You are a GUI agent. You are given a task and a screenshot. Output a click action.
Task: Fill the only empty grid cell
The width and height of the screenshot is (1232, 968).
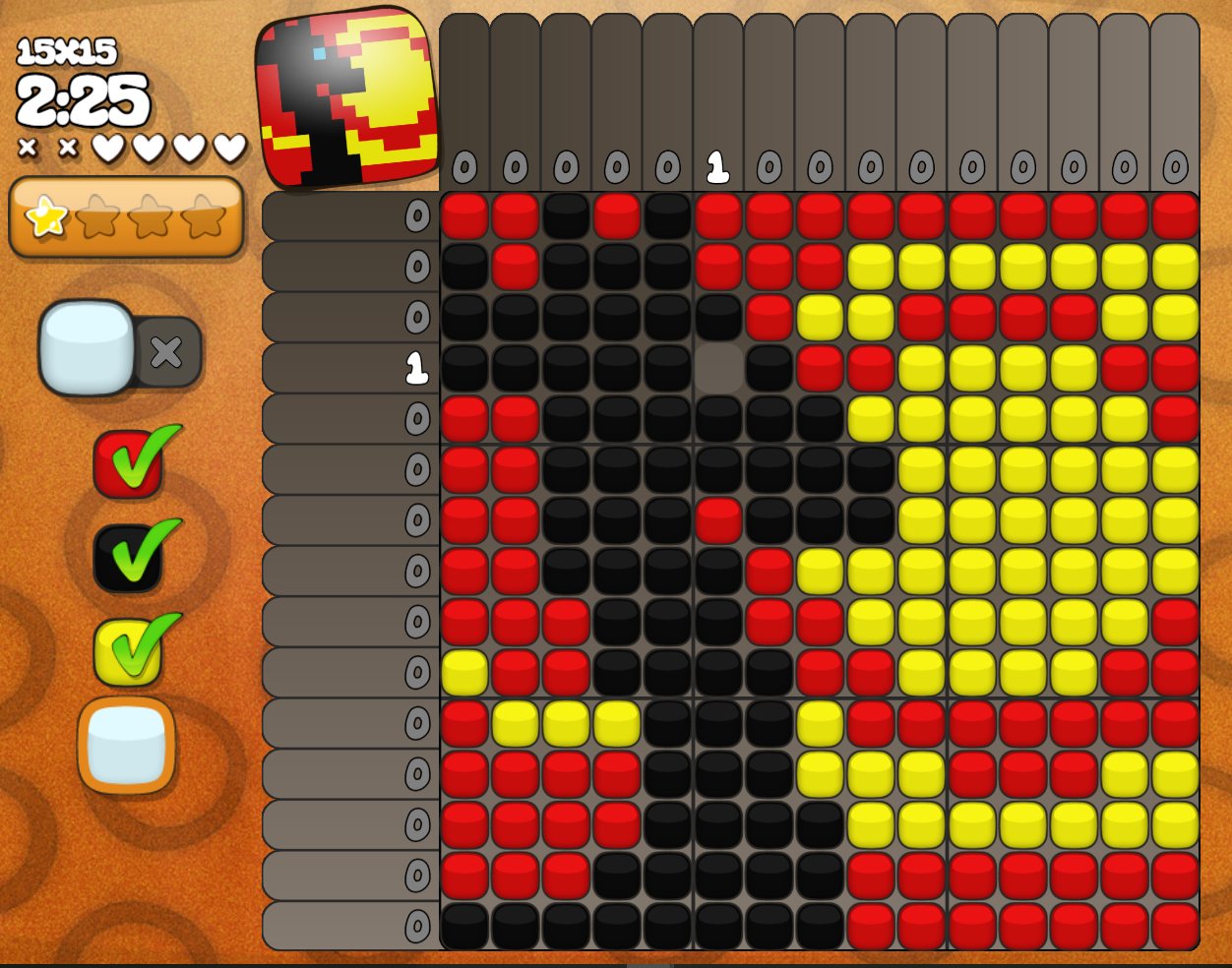point(718,368)
